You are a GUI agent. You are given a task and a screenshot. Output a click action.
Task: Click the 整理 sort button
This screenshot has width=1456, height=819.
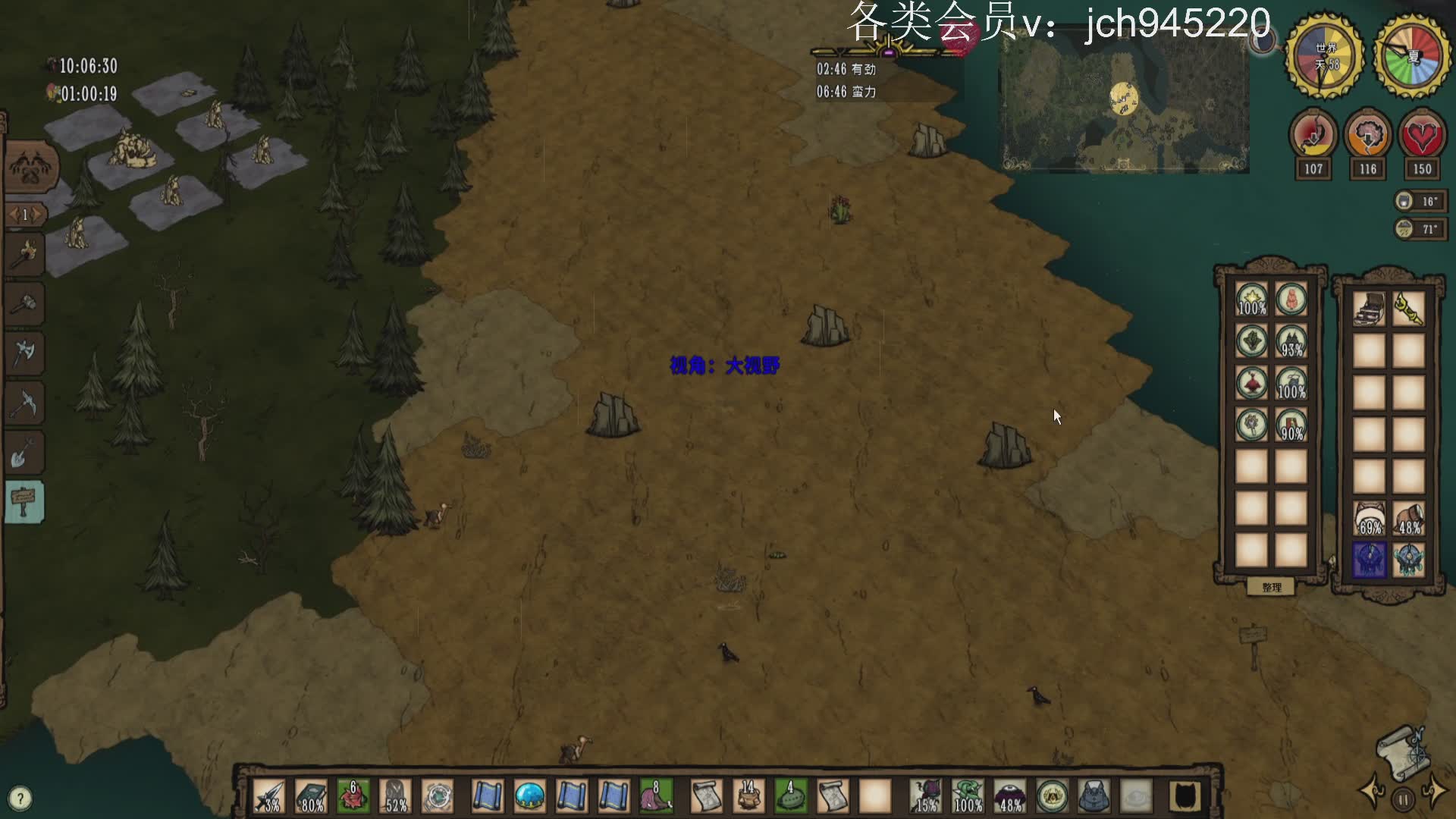click(x=1272, y=587)
